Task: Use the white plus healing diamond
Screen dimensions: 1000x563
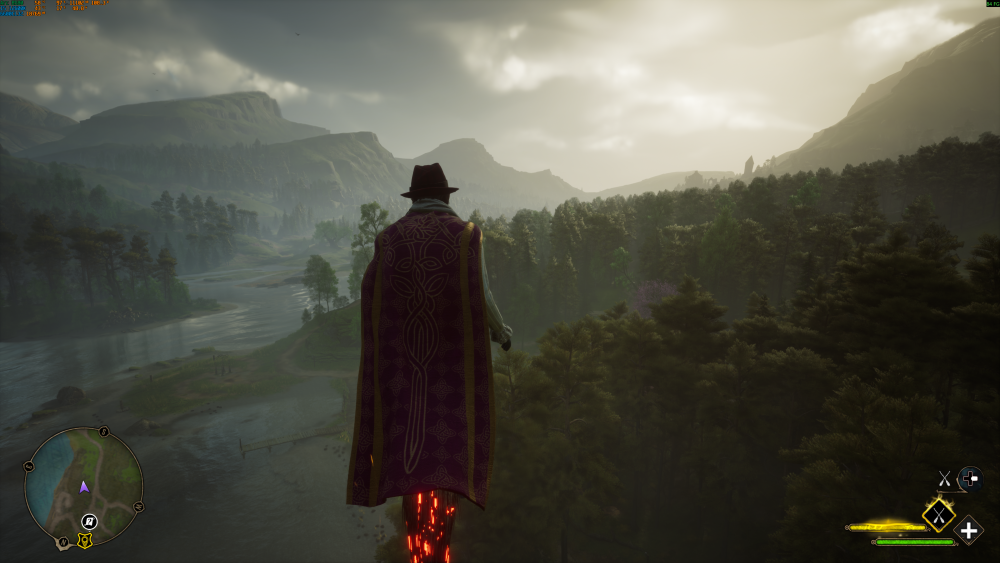Action: 968,530
